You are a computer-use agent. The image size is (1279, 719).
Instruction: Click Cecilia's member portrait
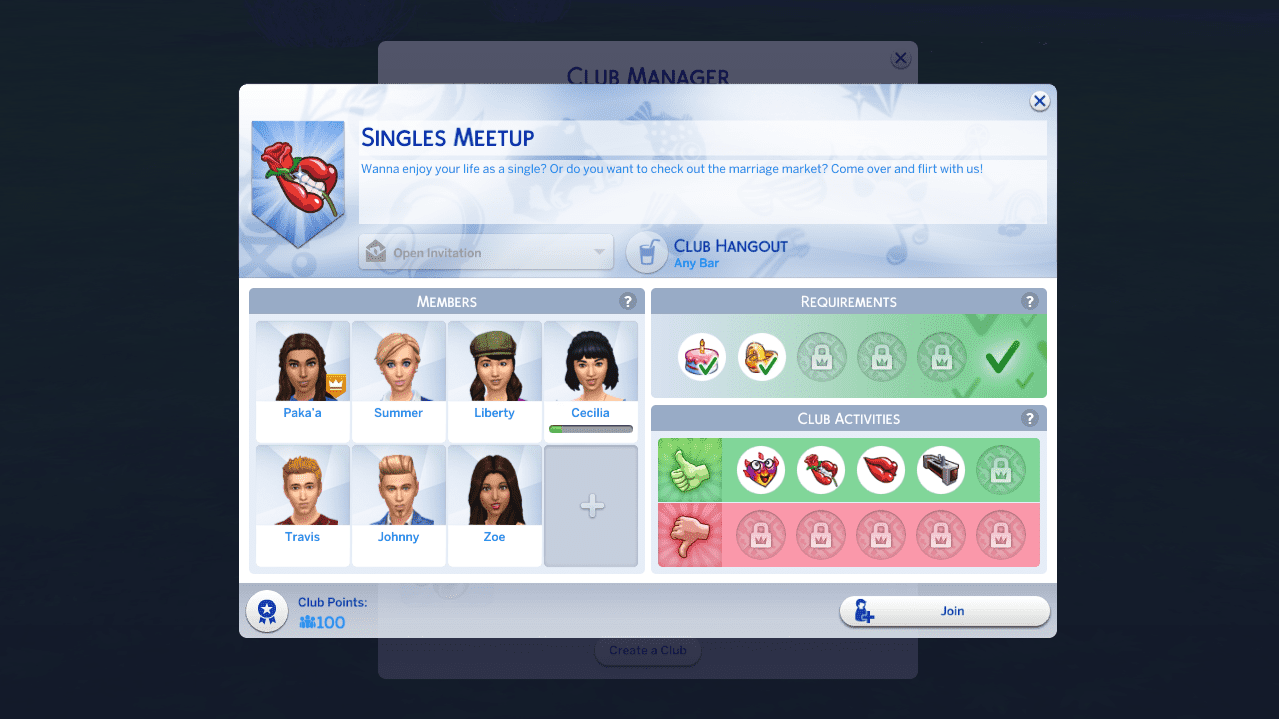590,370
